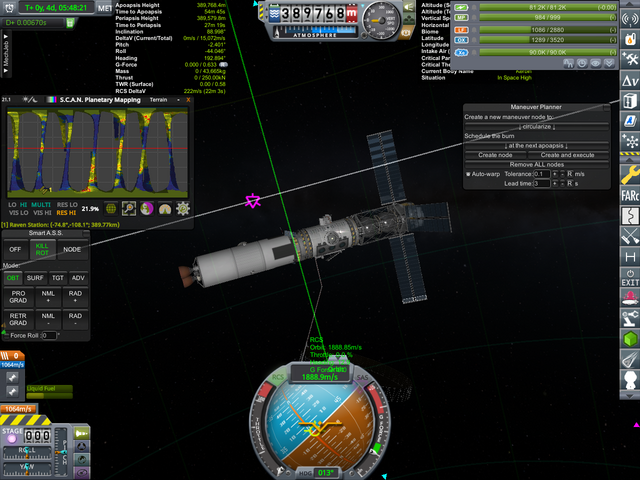640x480 pixels.
Task: Point the vessel PRO GRAD
Action: pos(18,297)
